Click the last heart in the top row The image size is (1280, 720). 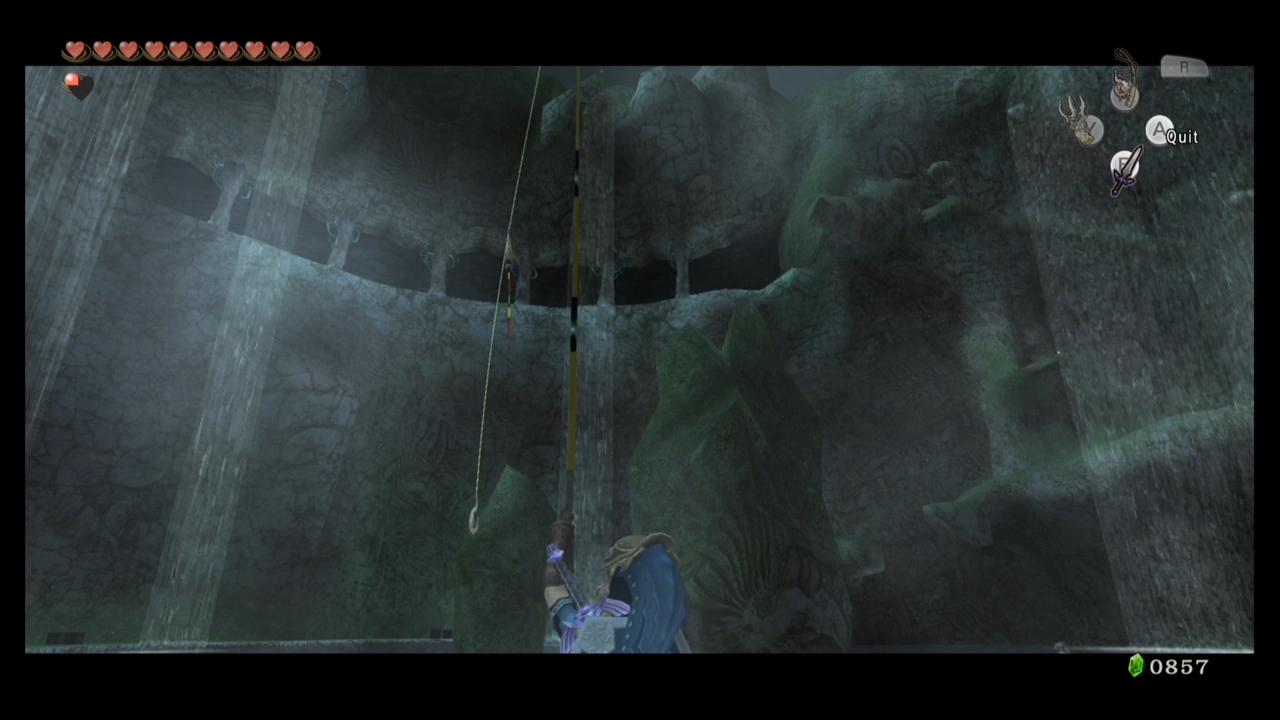[305, 50]
